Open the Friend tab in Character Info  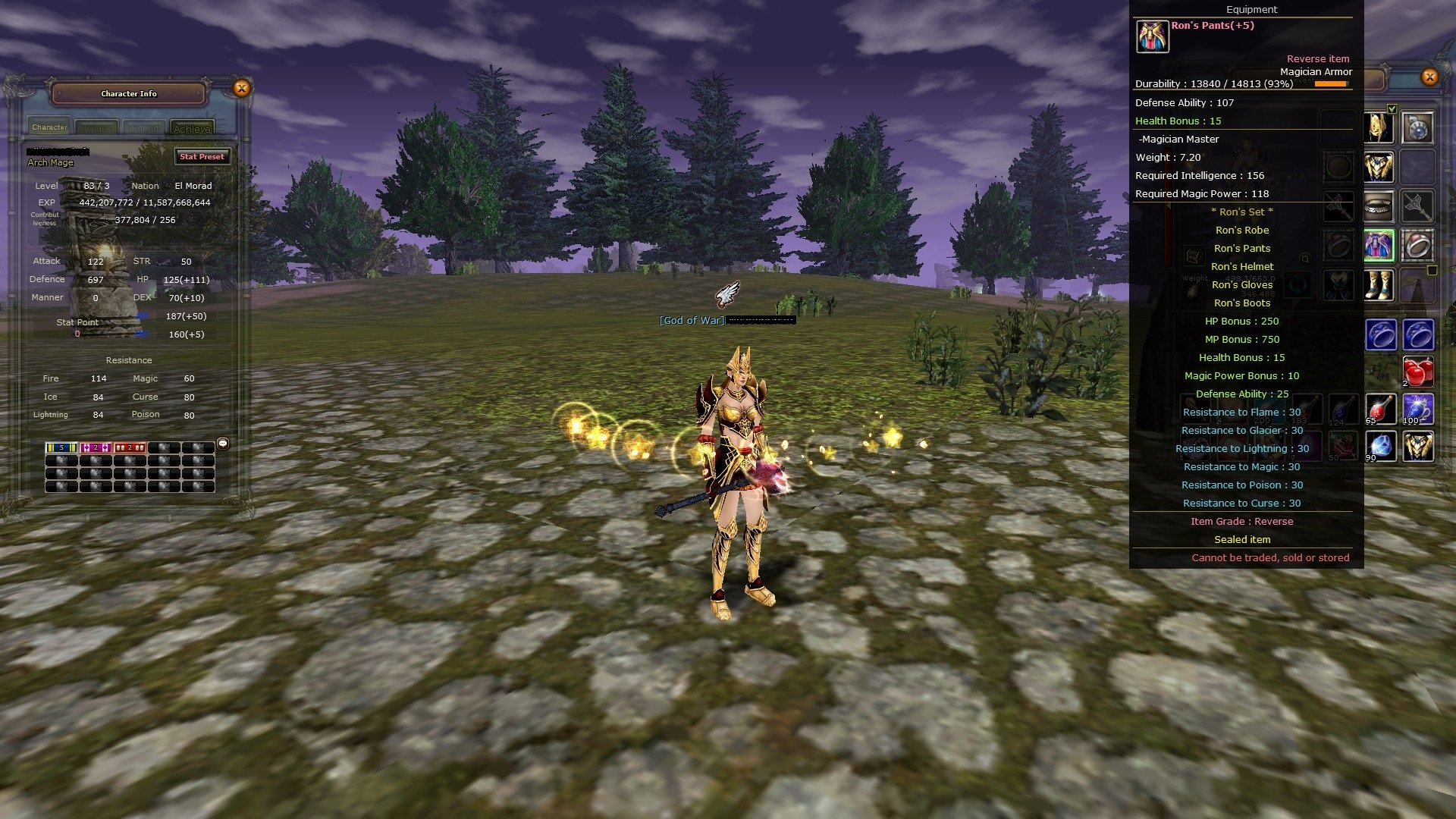[x=144, y=127]
